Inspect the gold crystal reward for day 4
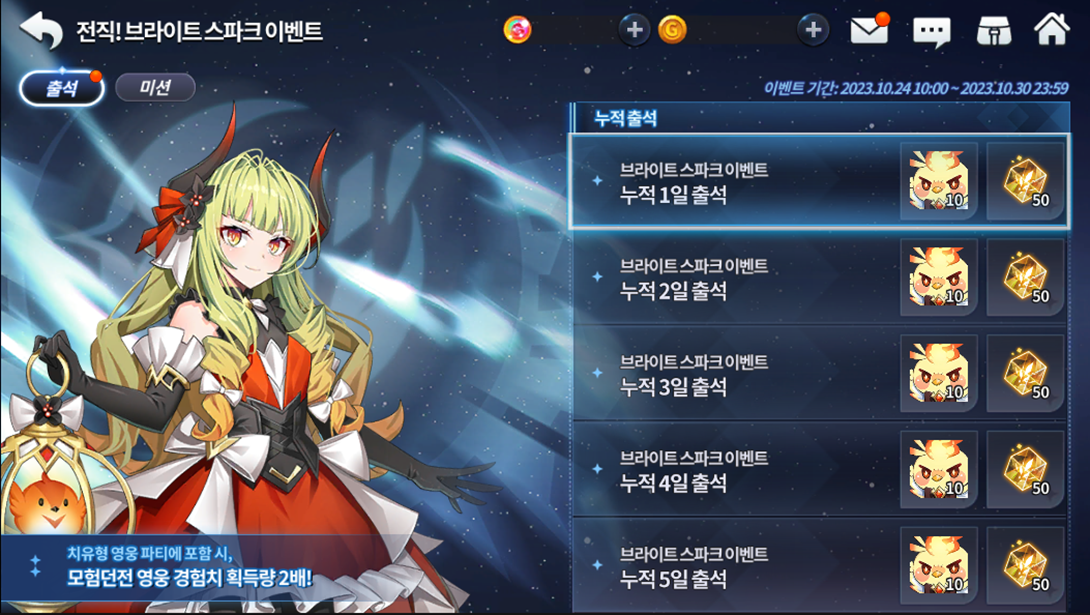Image resolution: width=1090 pixels, height=615 pixels. (1025, 470)
